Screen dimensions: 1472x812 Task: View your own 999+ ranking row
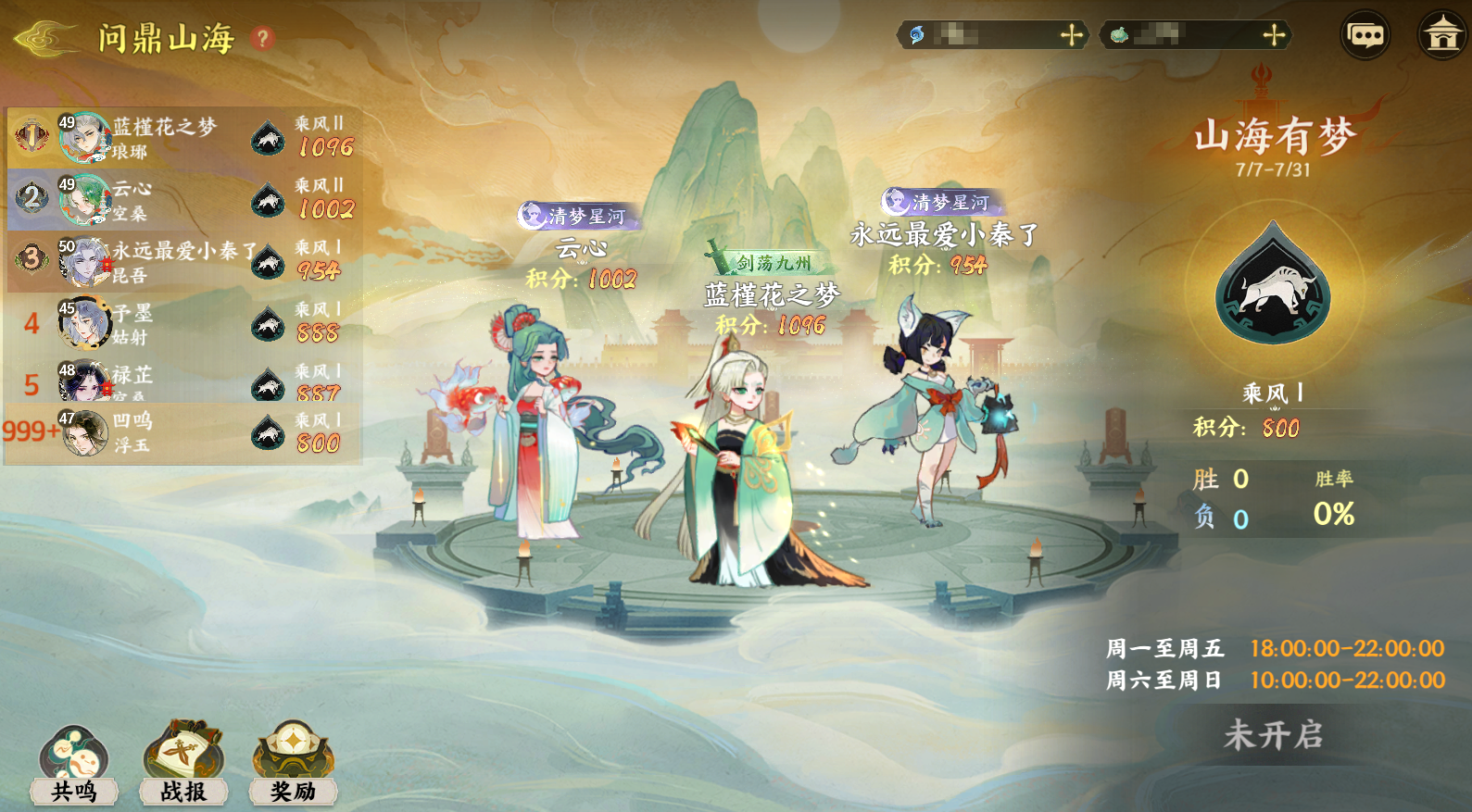point(183,432)
